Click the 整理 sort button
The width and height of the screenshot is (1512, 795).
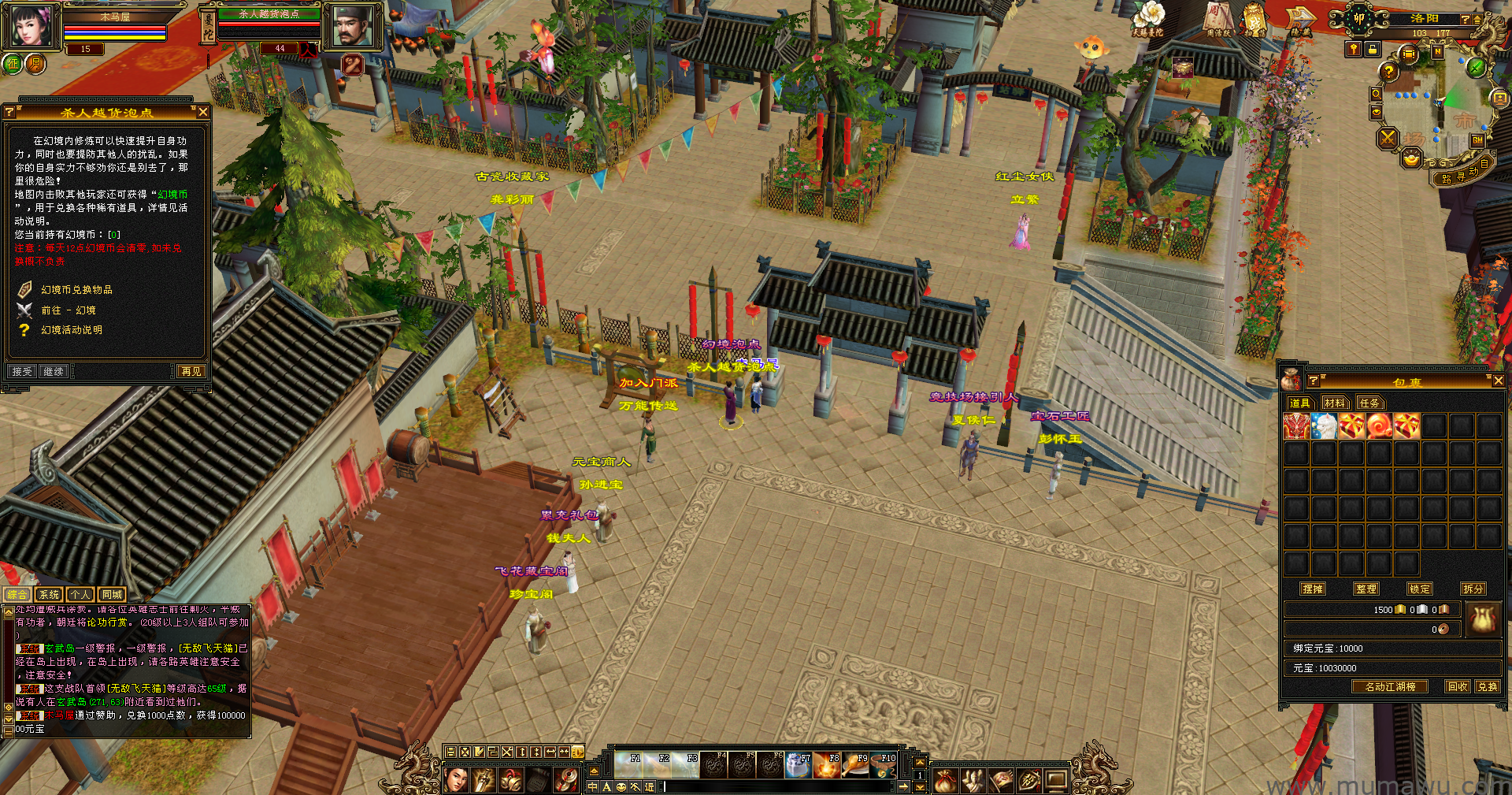coord(1366,589)
